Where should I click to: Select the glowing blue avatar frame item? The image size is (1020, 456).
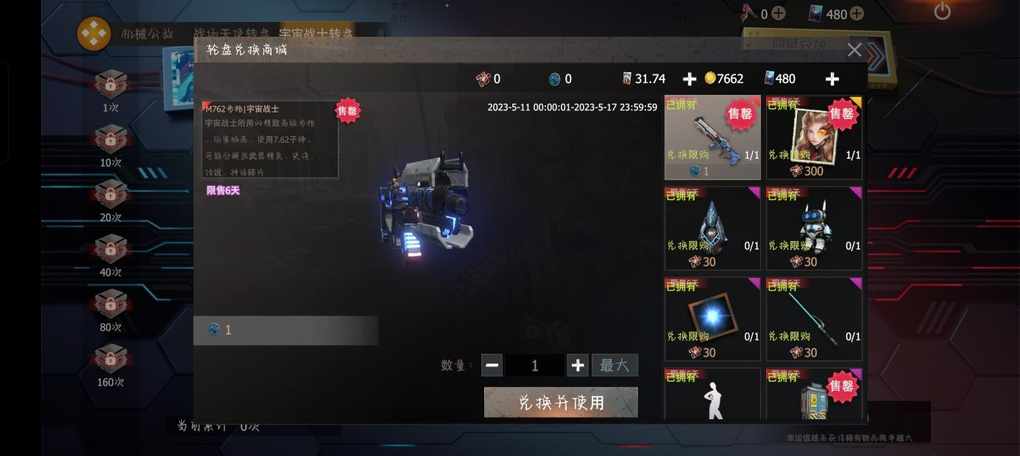pyautogui.click(x=713, y=318)
